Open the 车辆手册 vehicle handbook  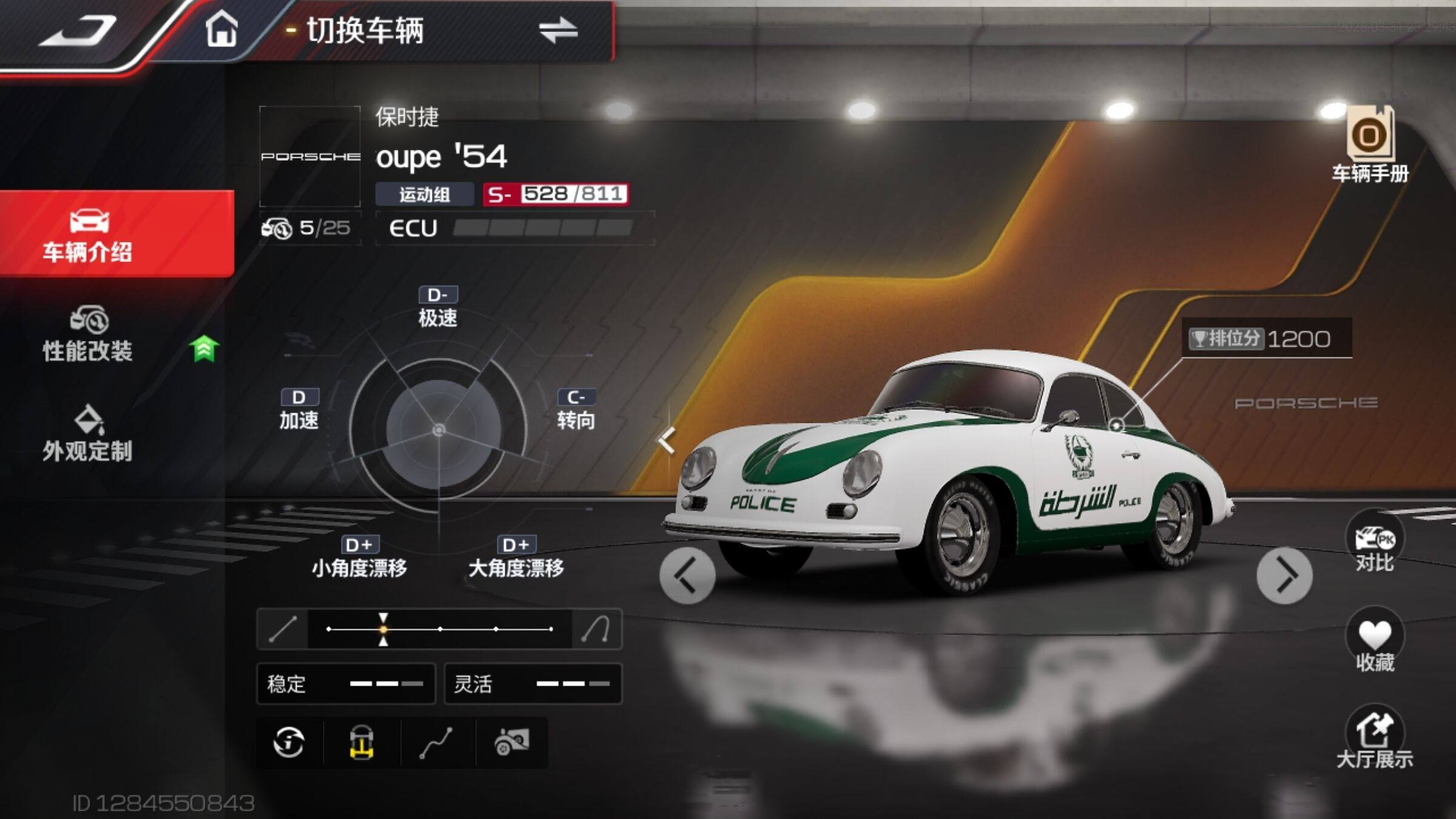1370,144
